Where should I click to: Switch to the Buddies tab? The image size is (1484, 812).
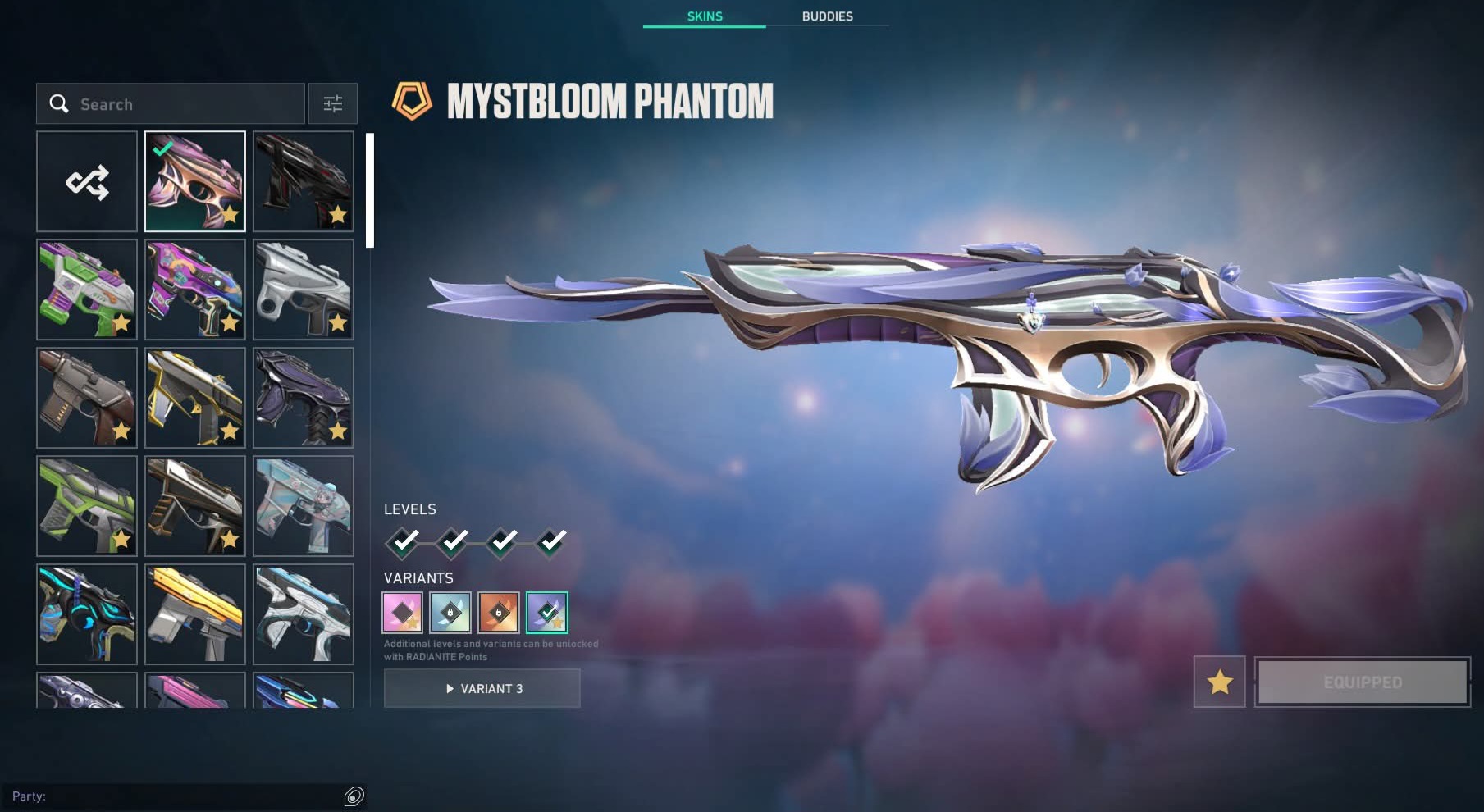click(827, 16)
